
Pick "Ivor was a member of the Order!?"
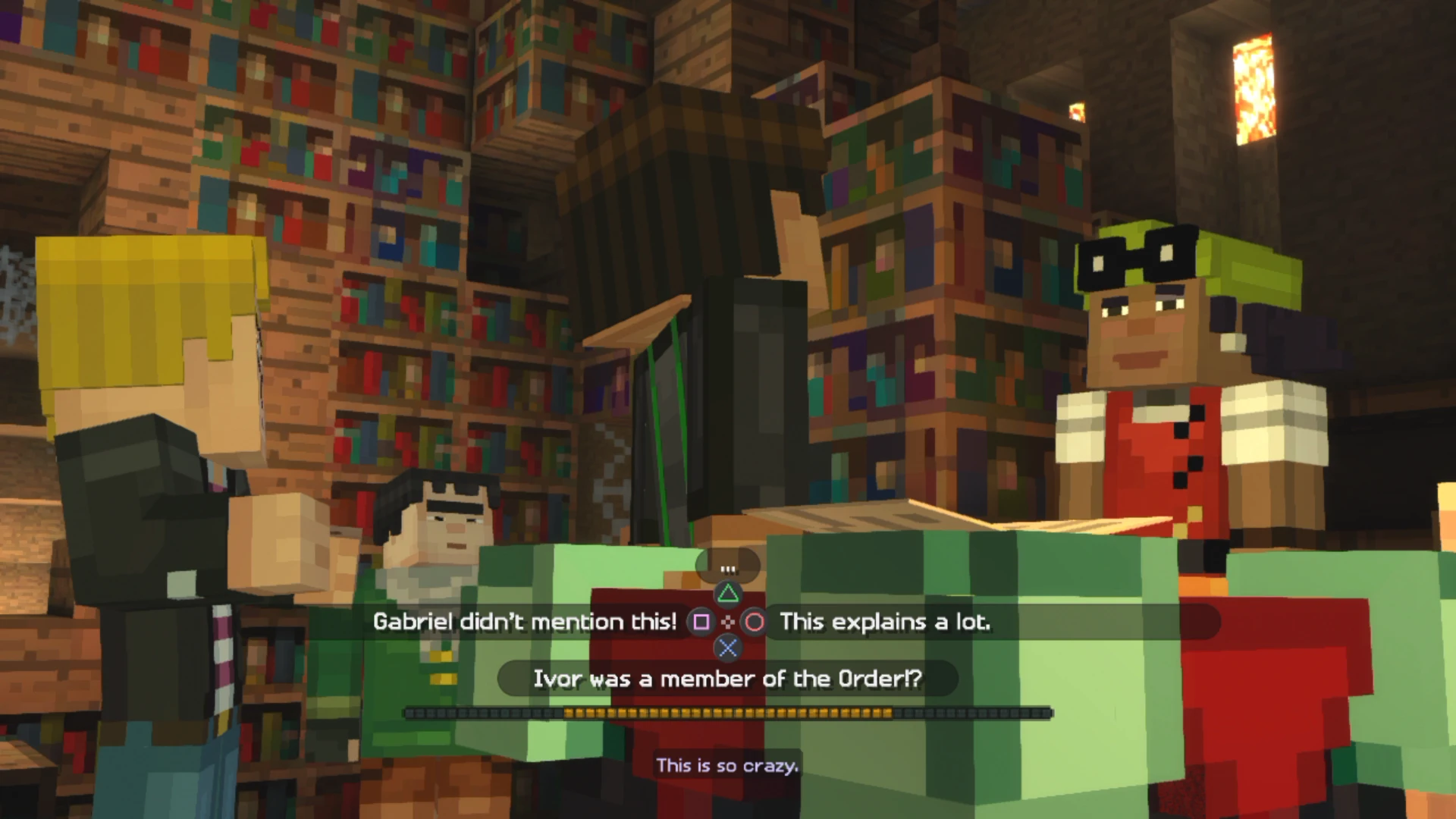pyautogui.click(x=727, y=679)
